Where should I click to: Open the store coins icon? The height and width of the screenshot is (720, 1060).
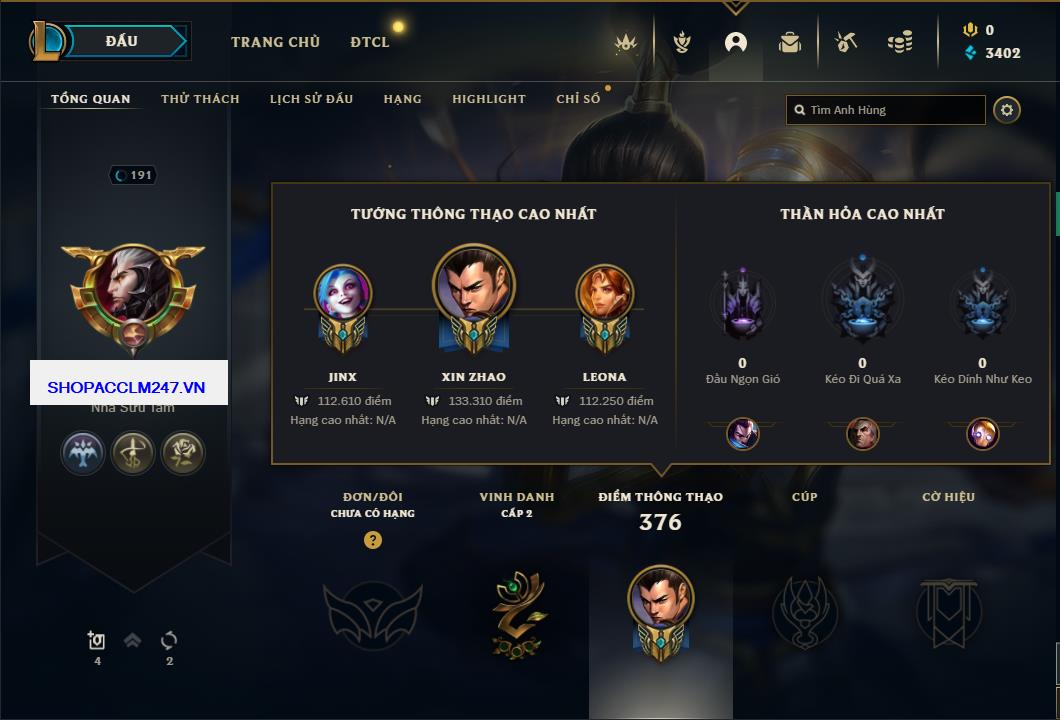coord(900,42)
